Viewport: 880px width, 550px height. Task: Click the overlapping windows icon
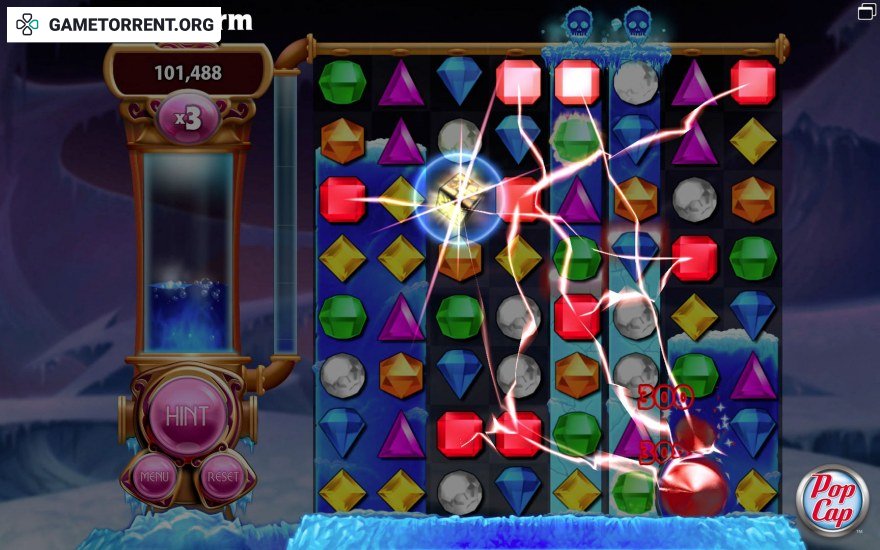tap(866, 12)
